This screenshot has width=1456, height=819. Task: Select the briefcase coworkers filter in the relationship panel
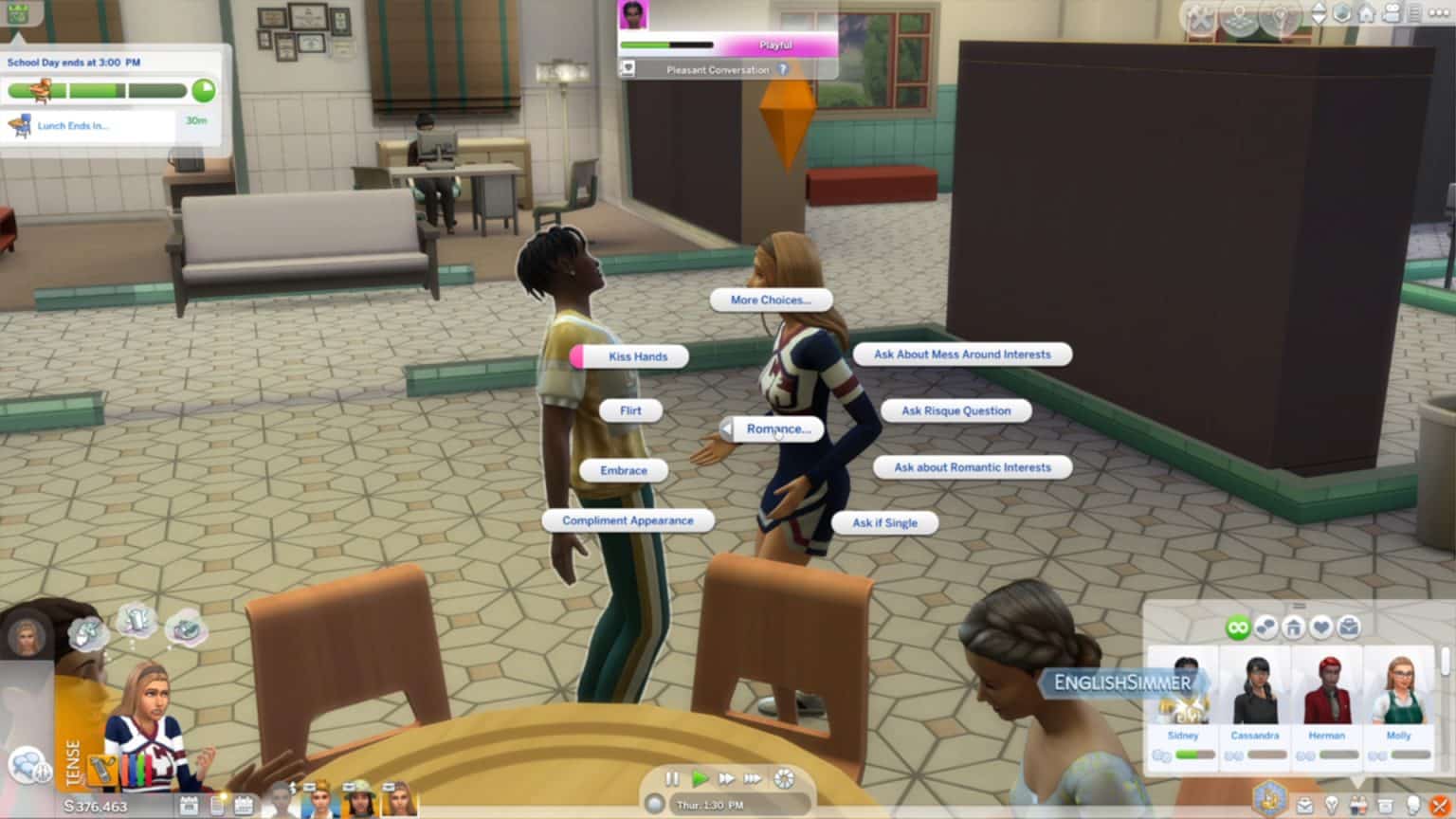(1348, 627)
